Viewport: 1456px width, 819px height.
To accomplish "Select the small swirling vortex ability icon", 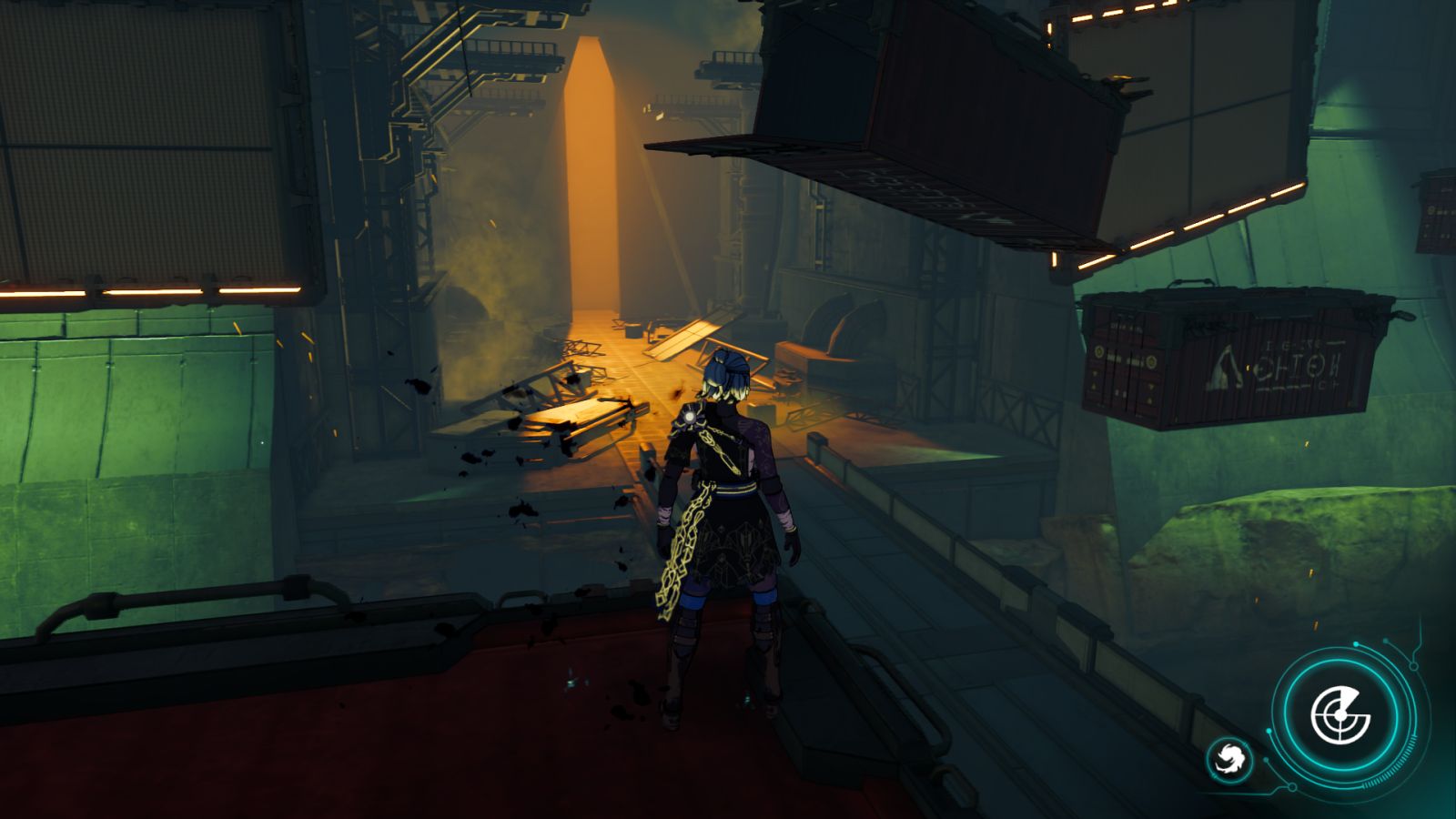I will pos(1229,759).
